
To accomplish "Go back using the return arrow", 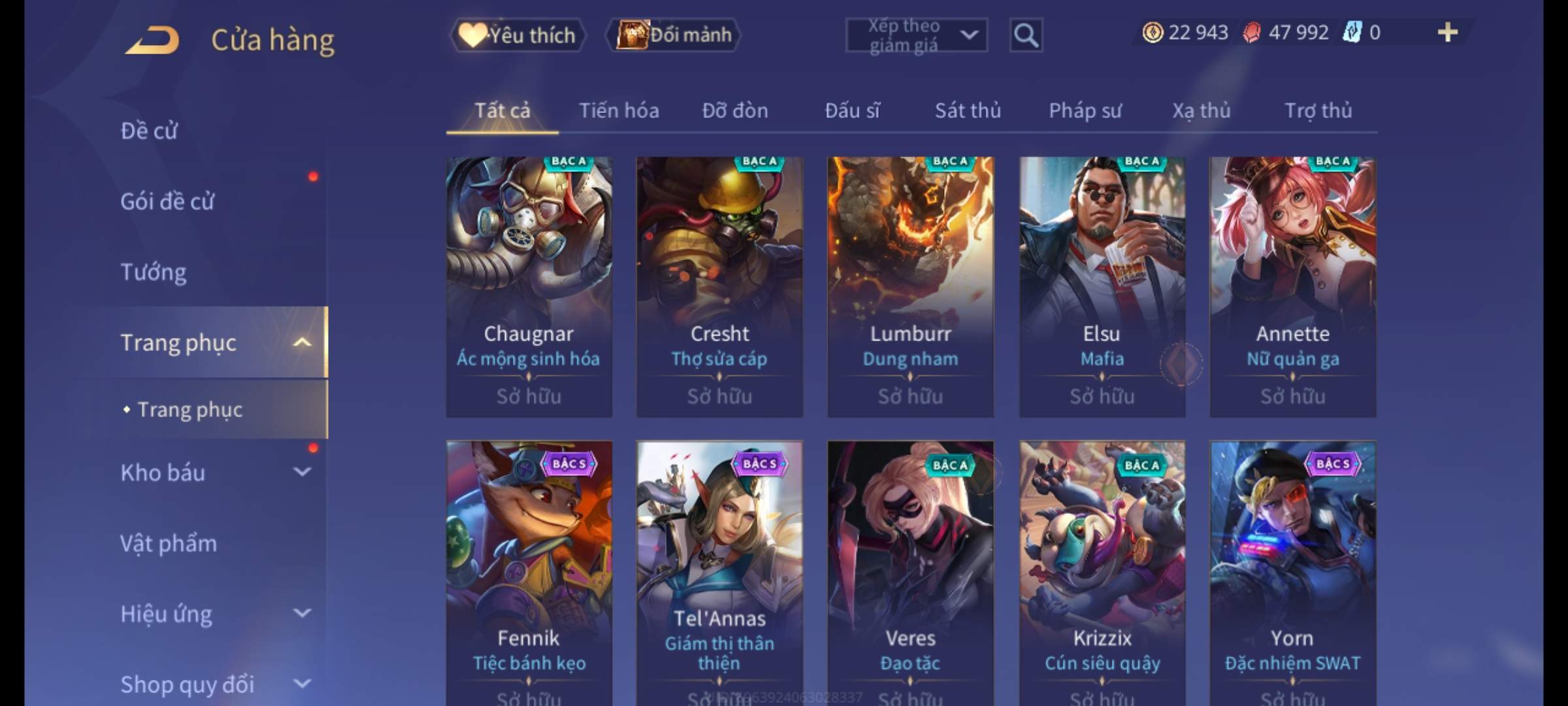I will coord(153,40).
